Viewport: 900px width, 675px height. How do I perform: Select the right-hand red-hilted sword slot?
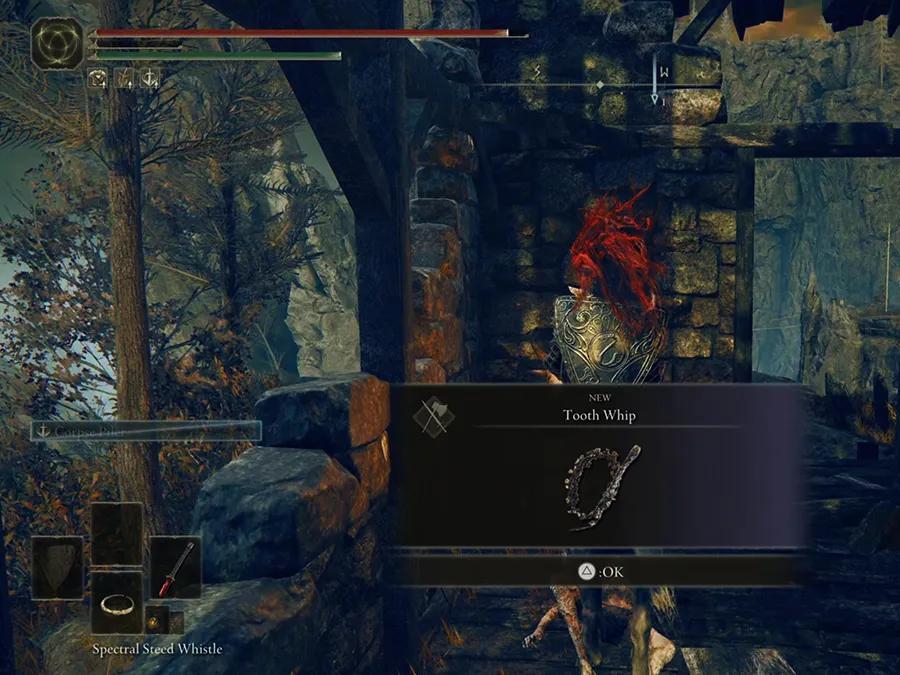coord(175,567)
